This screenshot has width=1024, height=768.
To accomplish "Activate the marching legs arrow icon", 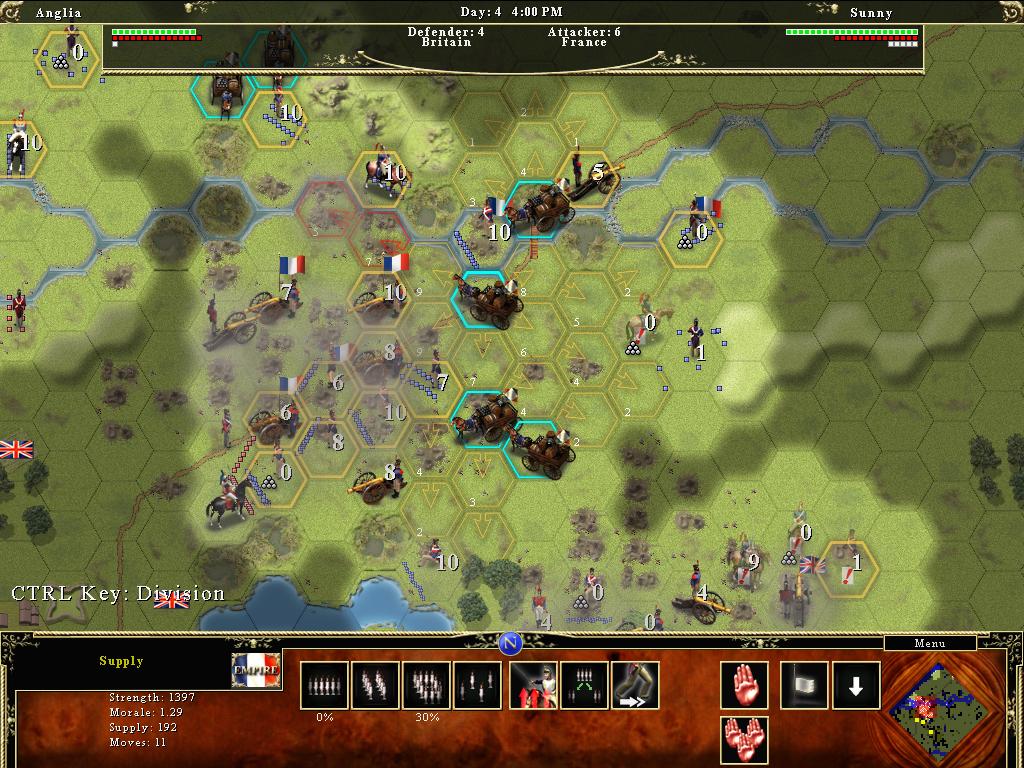I will [x=635, y=685].
